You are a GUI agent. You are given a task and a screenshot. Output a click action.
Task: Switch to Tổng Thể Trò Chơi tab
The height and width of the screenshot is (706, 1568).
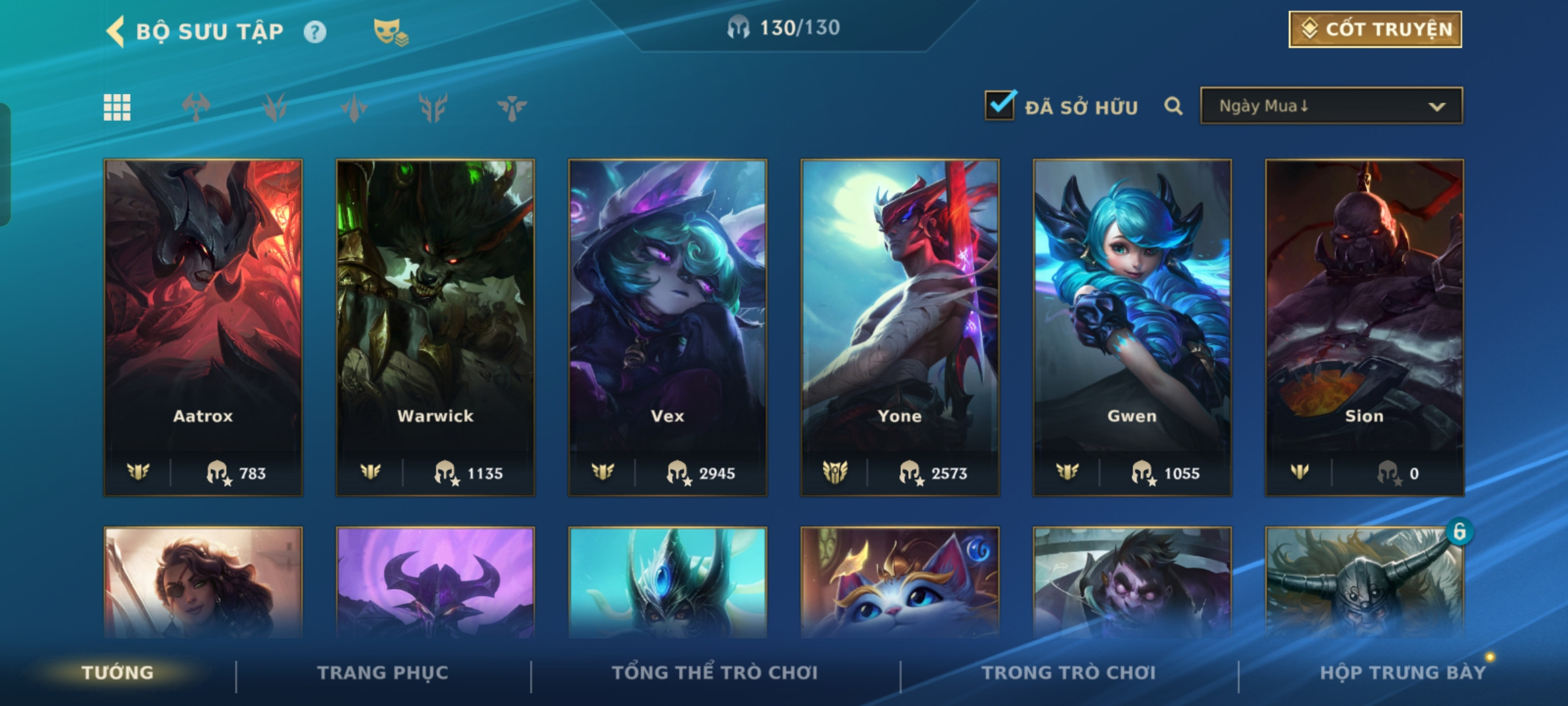(x=715, y=673)
